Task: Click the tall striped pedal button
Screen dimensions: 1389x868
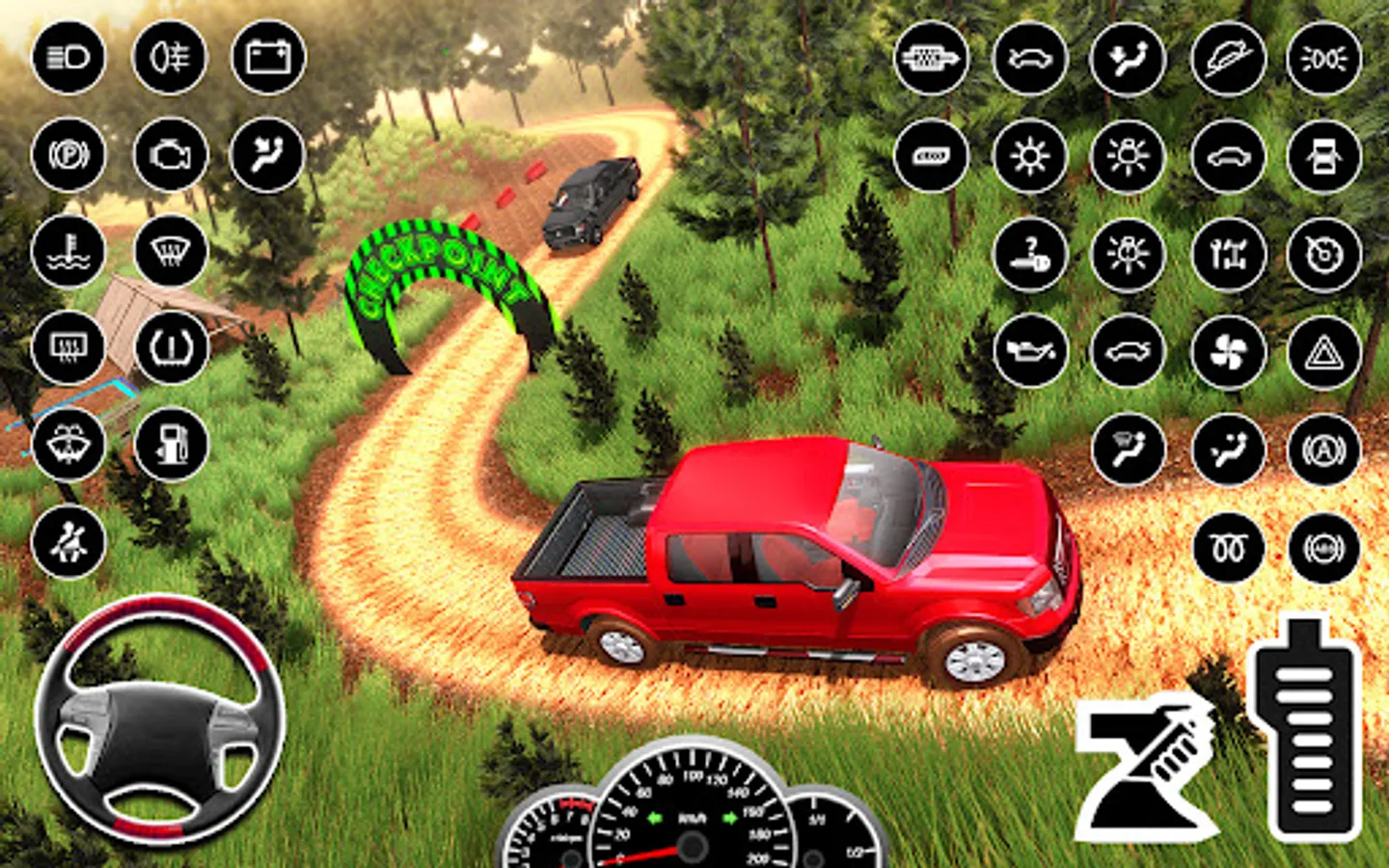Action: click(x=1307, y=728)
